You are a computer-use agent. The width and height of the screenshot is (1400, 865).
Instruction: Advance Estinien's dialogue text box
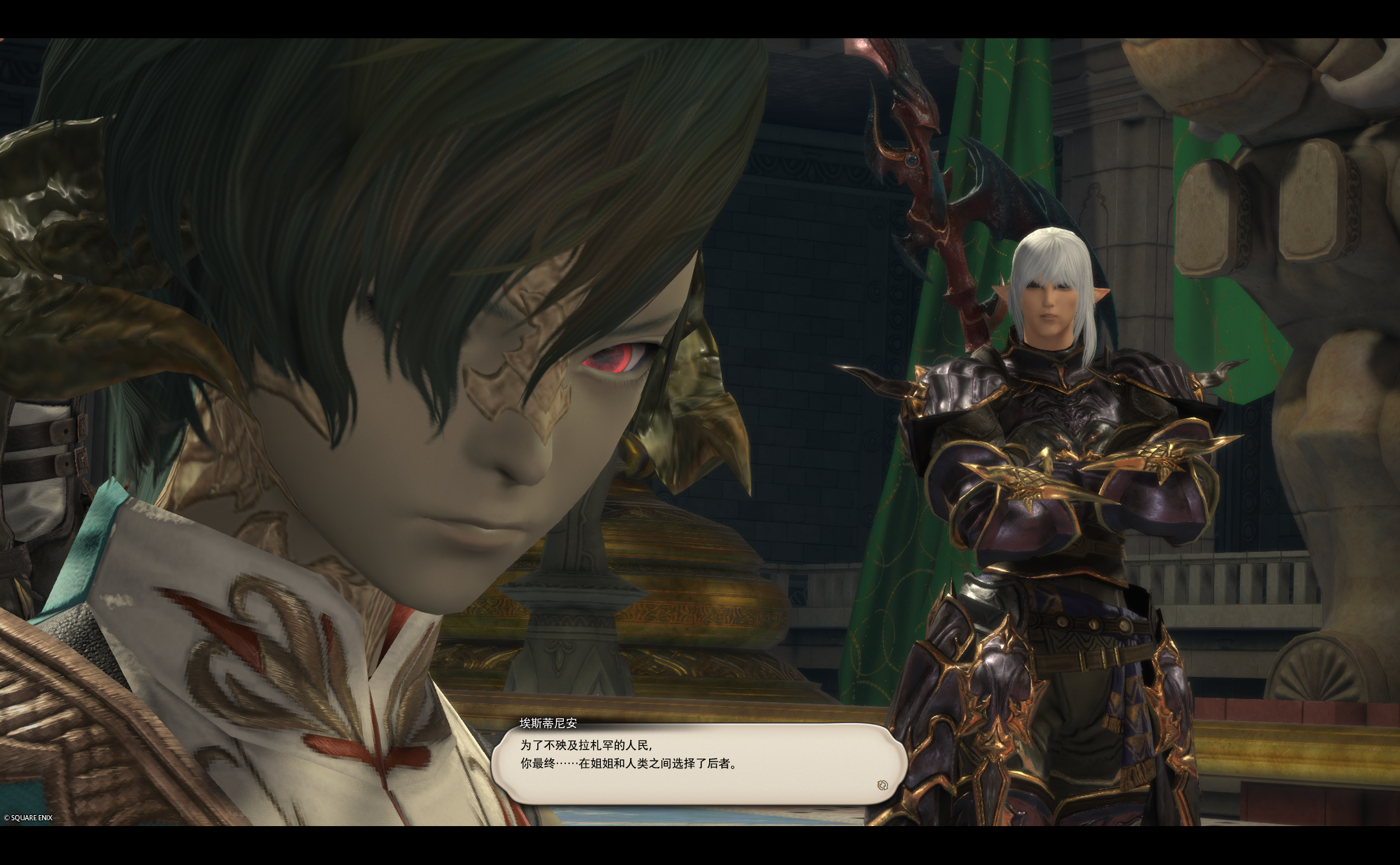(x=697, y=763)
